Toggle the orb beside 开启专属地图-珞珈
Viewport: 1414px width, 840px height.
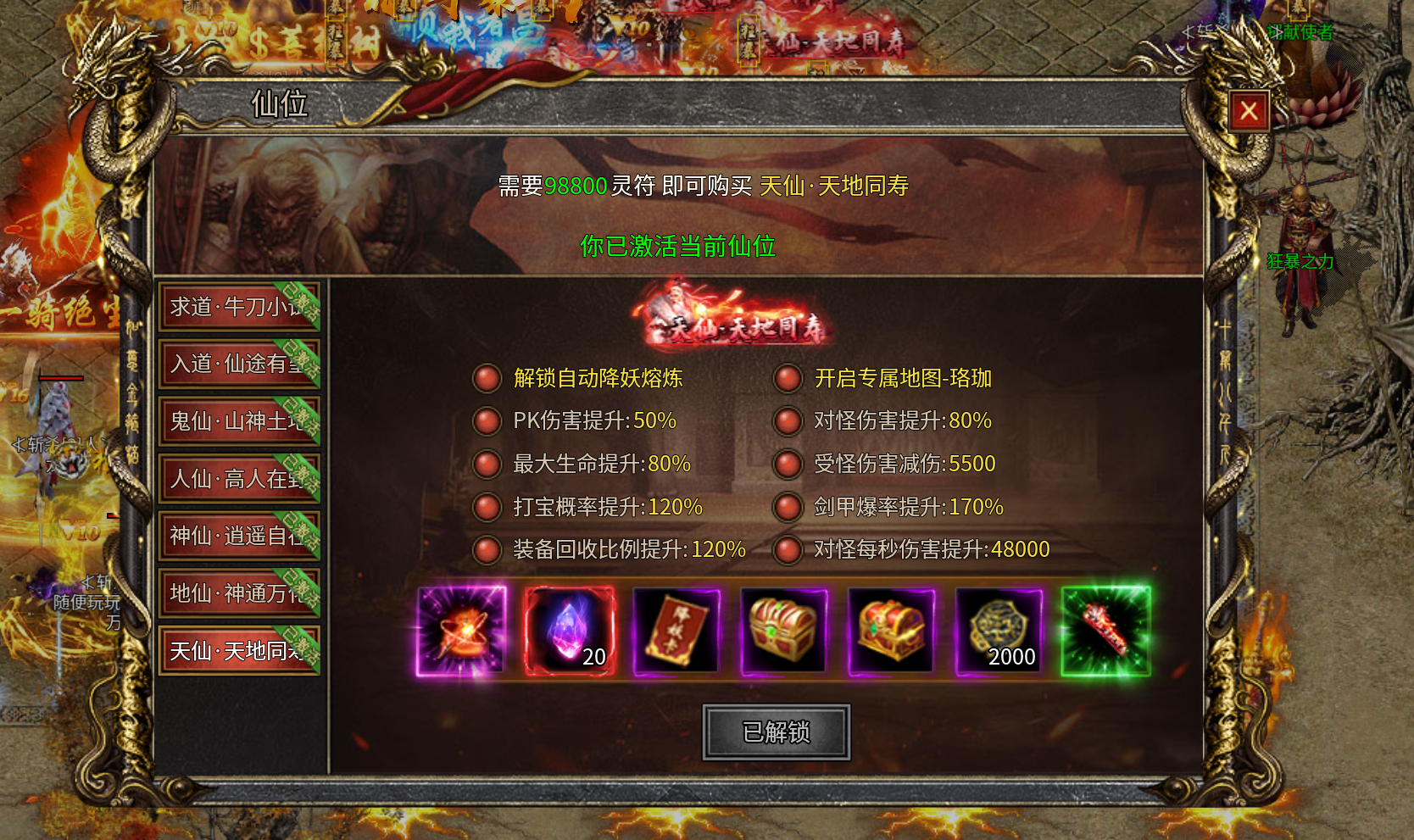788,380
